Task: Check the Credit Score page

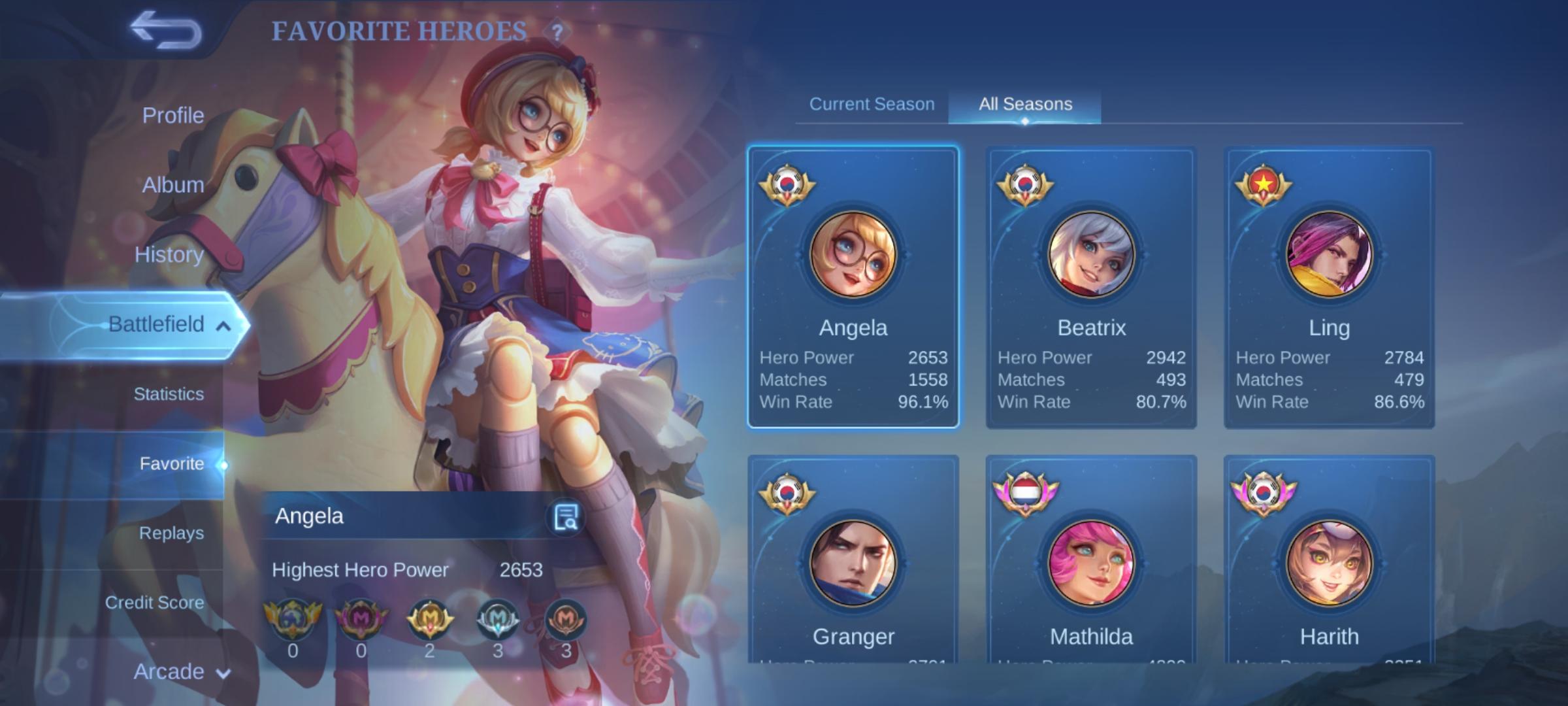Action: (x=154, y=603)
